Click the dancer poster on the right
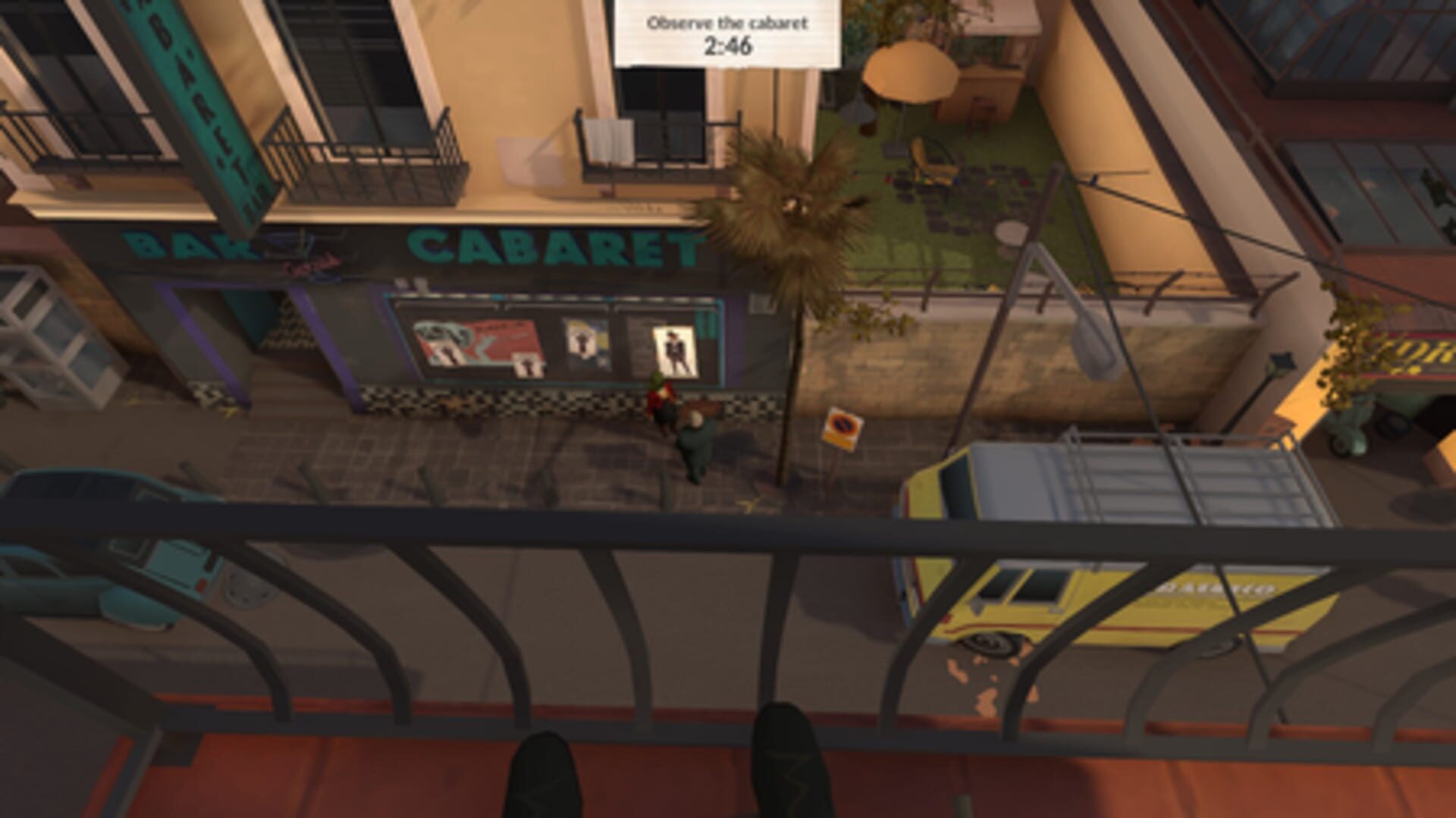Viewport: 1456px width, 818px height. click(675, 349)
